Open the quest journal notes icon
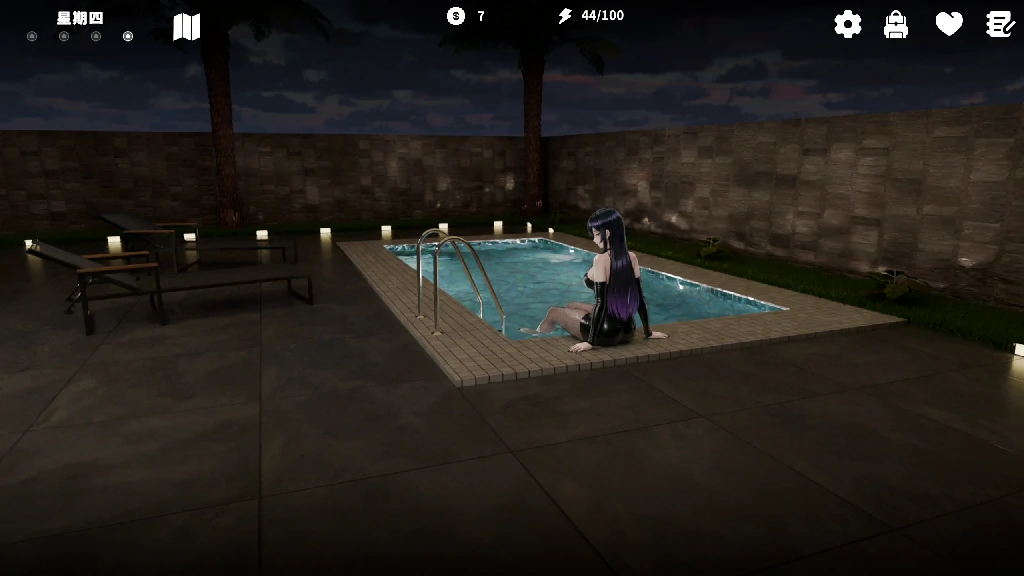The image size is (1024, 576). 1000,24
